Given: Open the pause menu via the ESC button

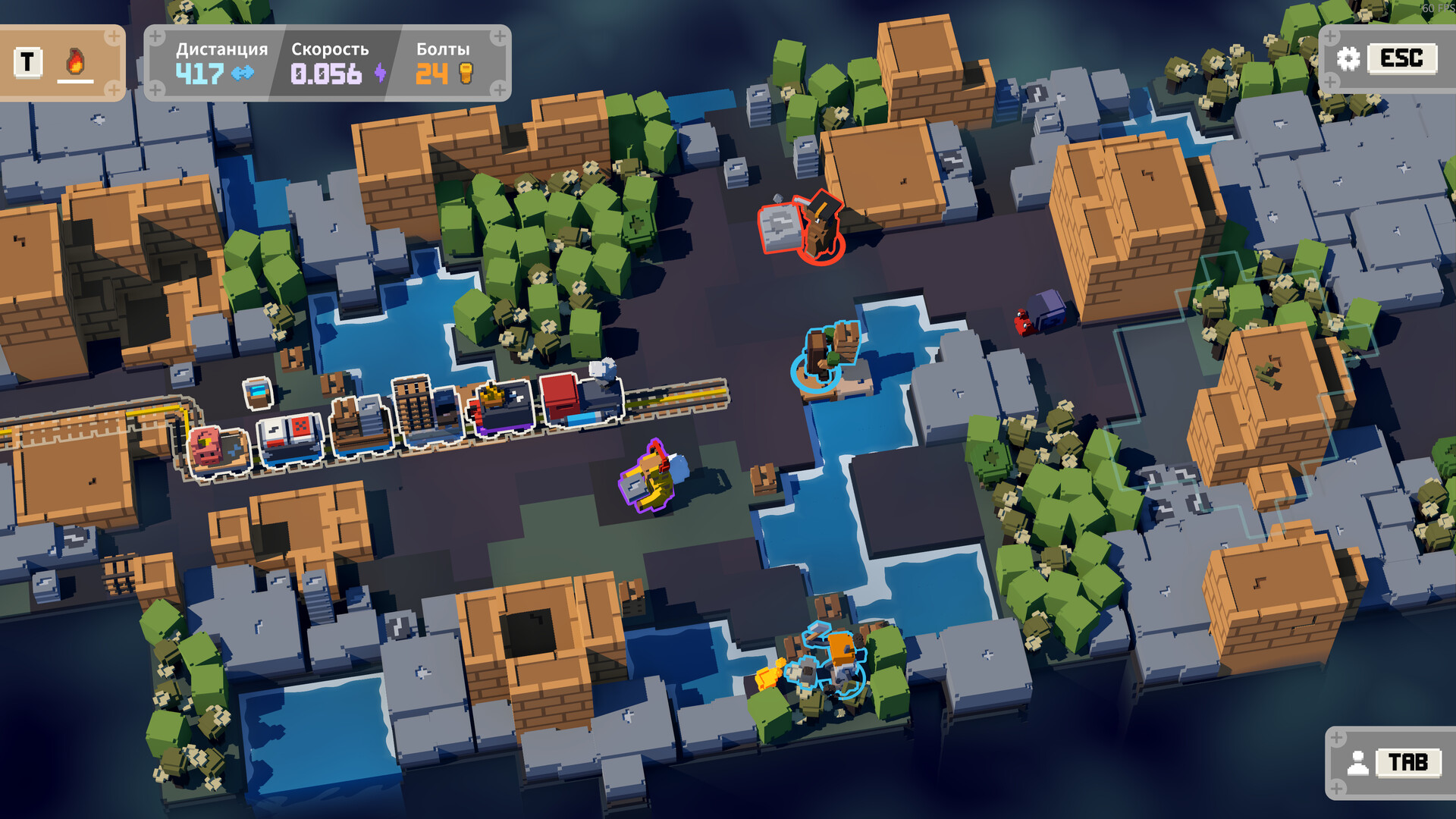Looking at the screenshot, I should point(1402,59).
